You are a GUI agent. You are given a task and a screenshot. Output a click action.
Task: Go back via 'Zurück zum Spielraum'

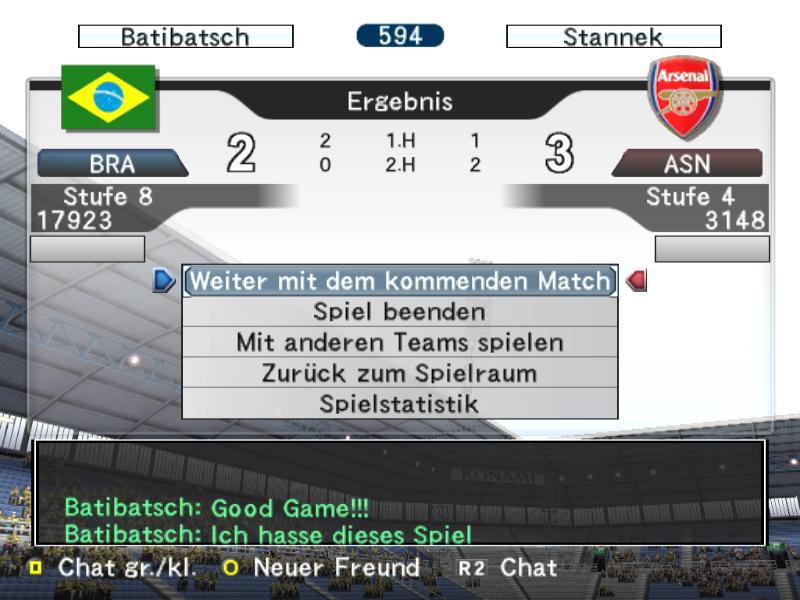tap(400, 374)
